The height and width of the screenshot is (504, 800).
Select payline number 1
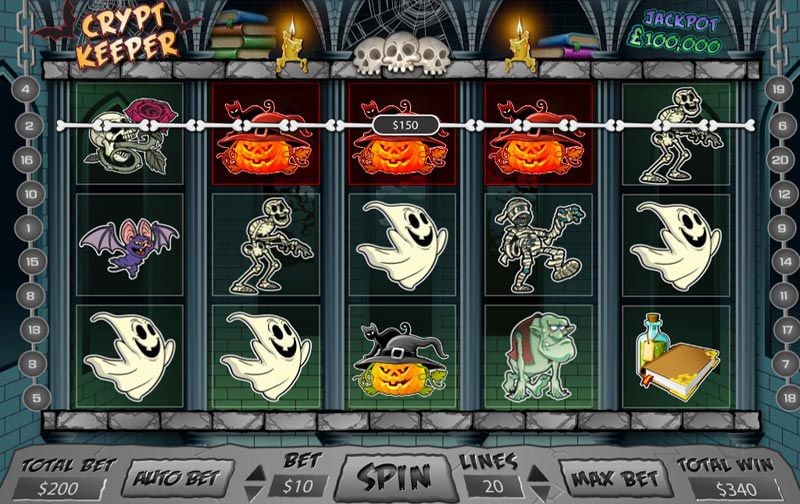coord(28,228)
